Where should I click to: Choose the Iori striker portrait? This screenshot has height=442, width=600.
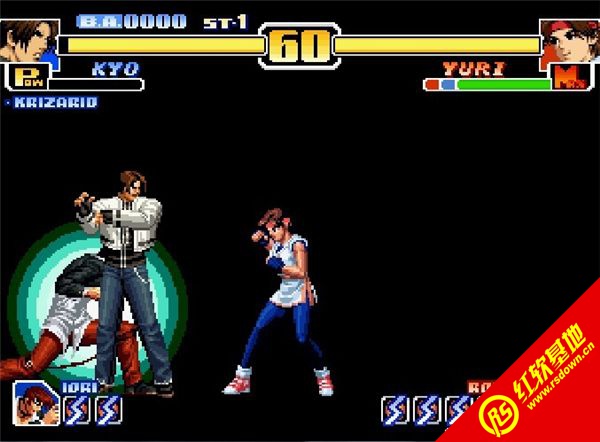(35, 404)
